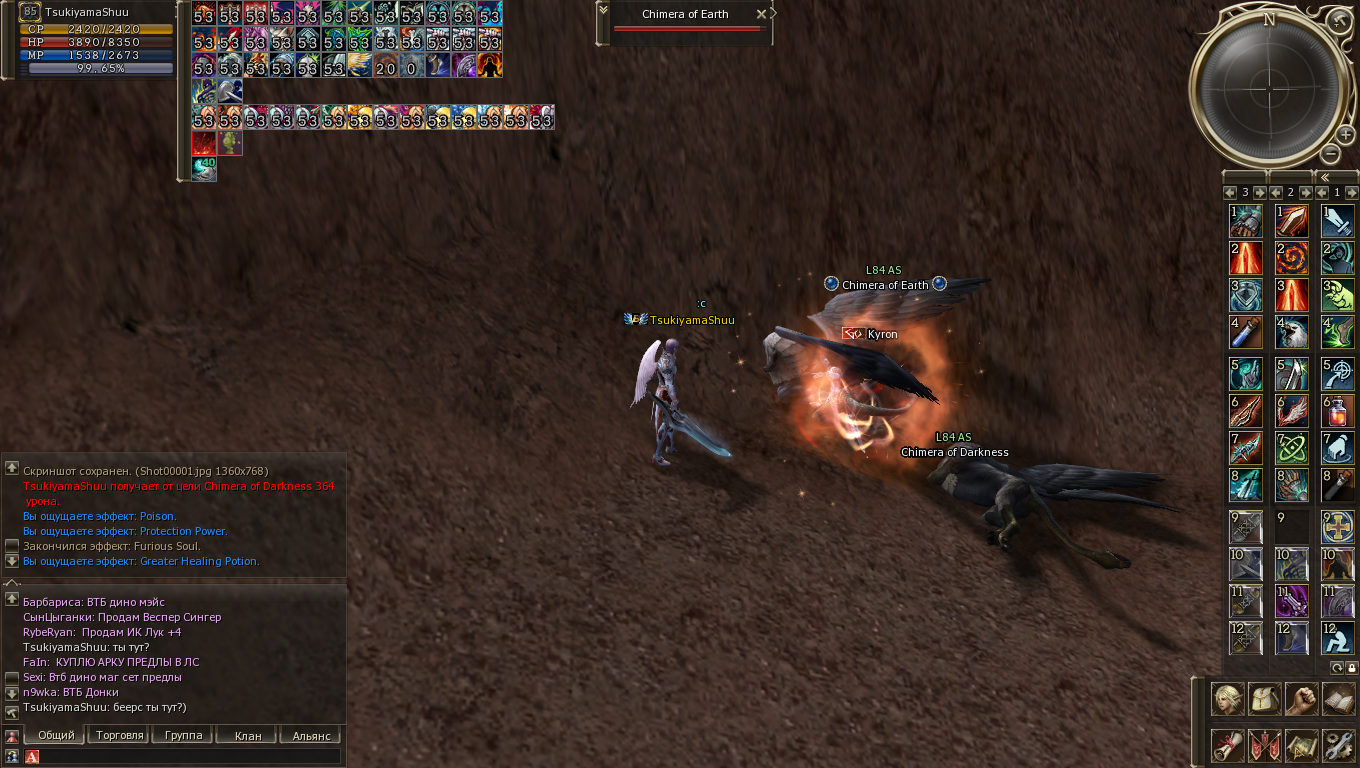1360x768 pixels.
Task: Click the compass zoom-in plus button
Action: pos(1345,134)
